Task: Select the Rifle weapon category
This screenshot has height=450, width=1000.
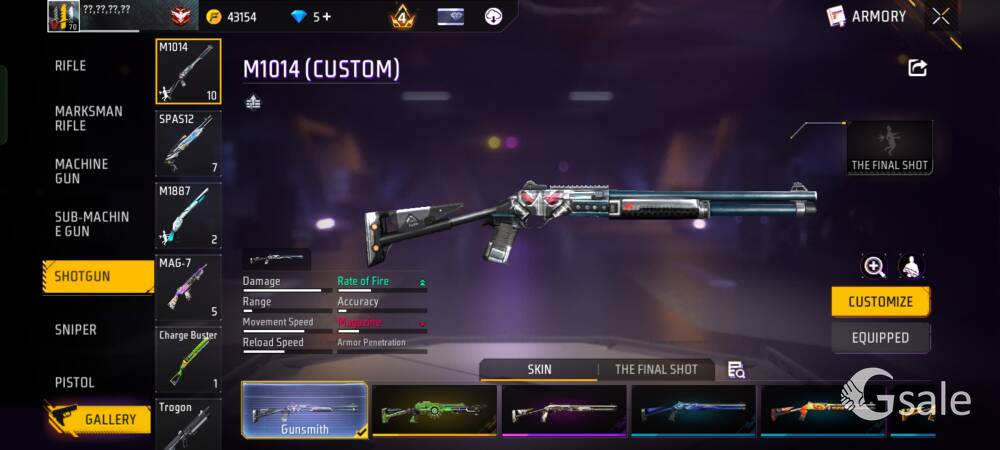Action: (x=71, y=66)
